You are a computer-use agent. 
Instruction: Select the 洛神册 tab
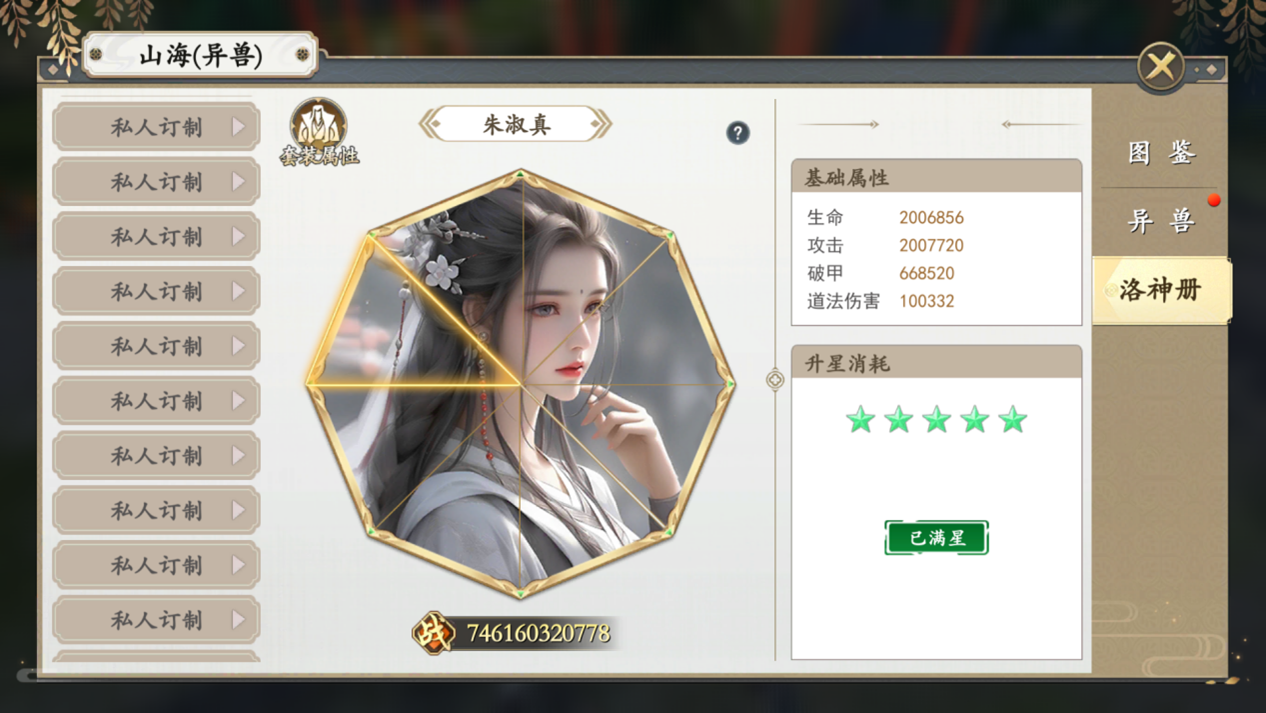[x=1161, y=290]
